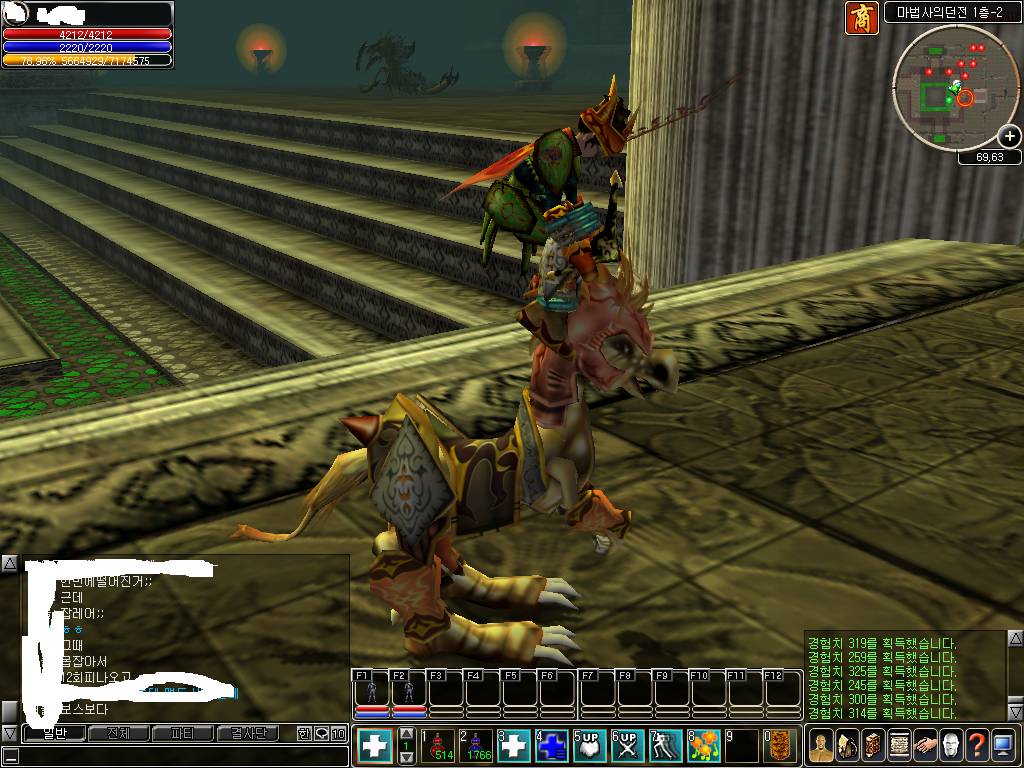The image size is (1024, 768).
Task: Activate the blue cross skill in slot 4
Action: click(x=551, y=746)
